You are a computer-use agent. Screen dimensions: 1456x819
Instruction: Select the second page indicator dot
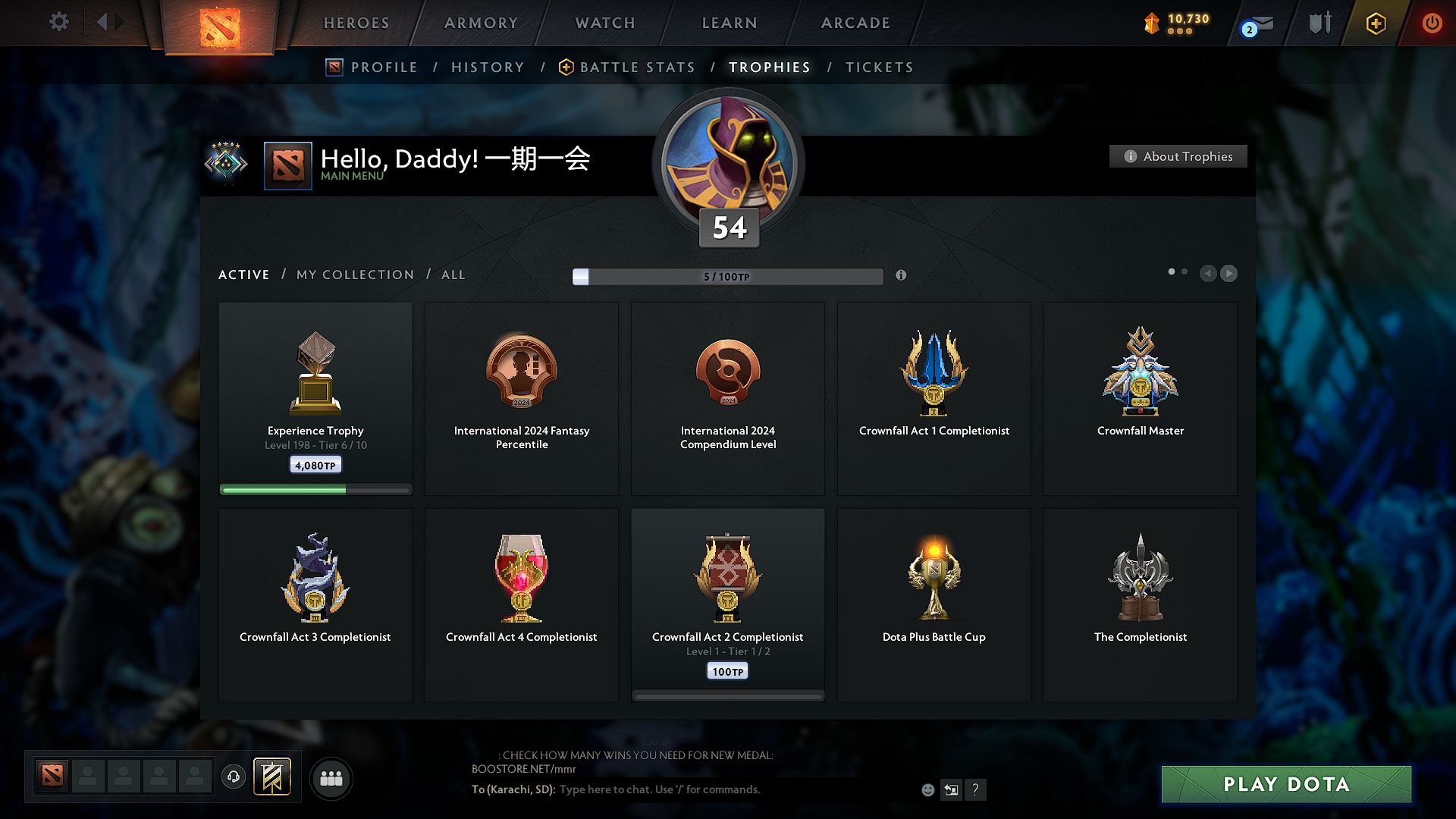1185,271
